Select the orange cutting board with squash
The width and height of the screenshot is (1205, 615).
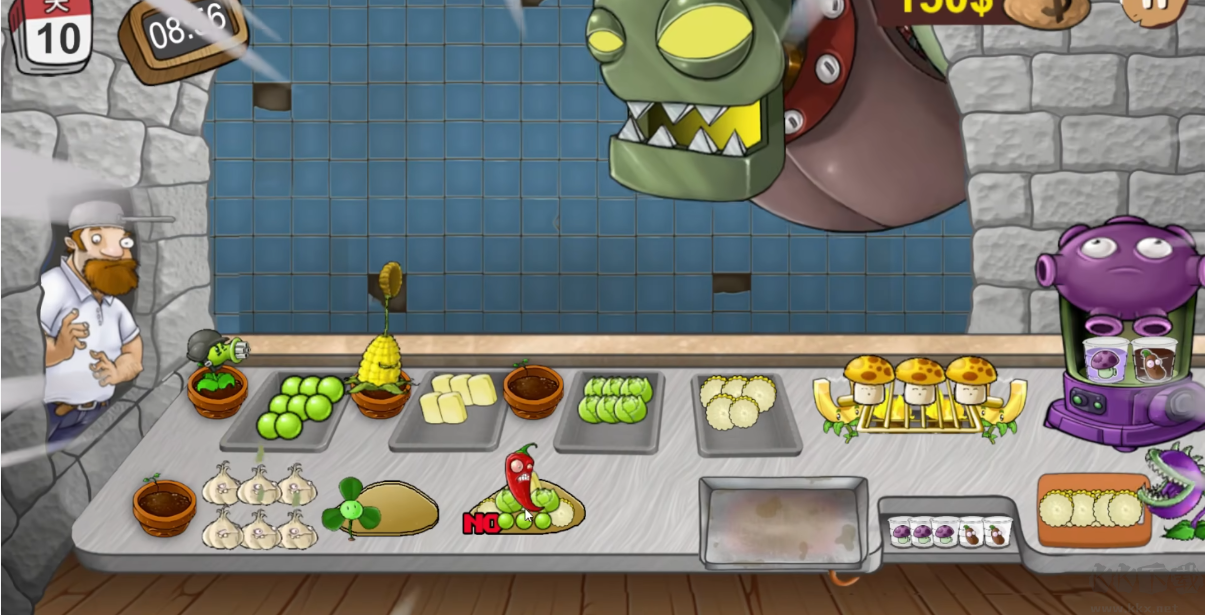point(1090,510)
